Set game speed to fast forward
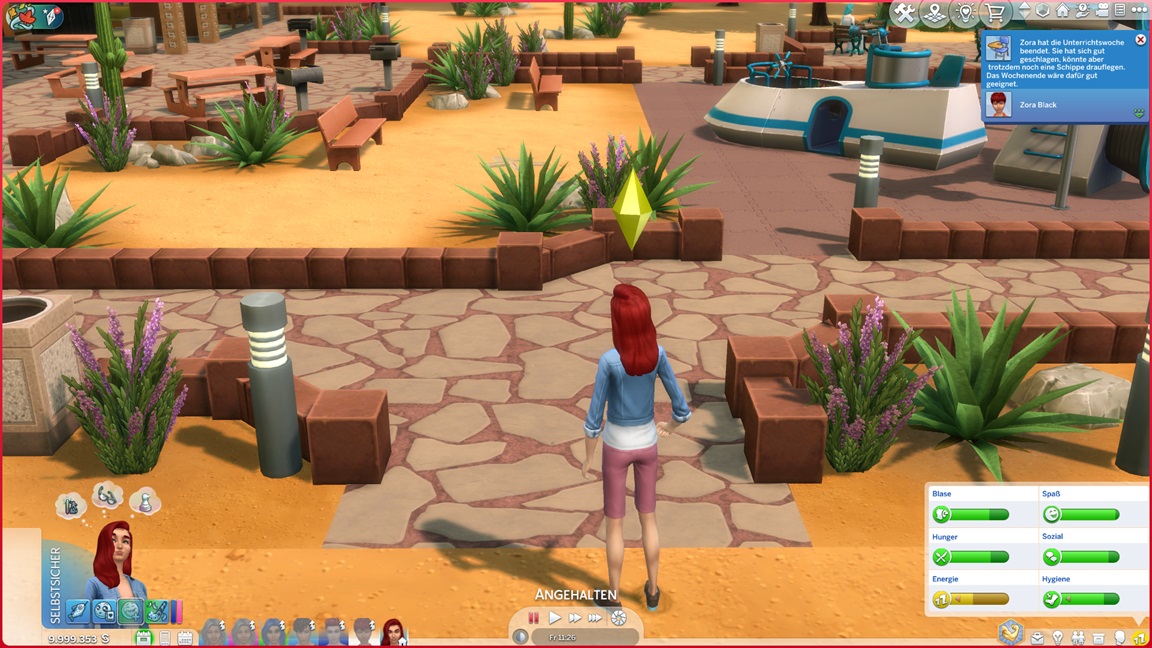Viewport: 1152px width, 648px height. [575, 618]
